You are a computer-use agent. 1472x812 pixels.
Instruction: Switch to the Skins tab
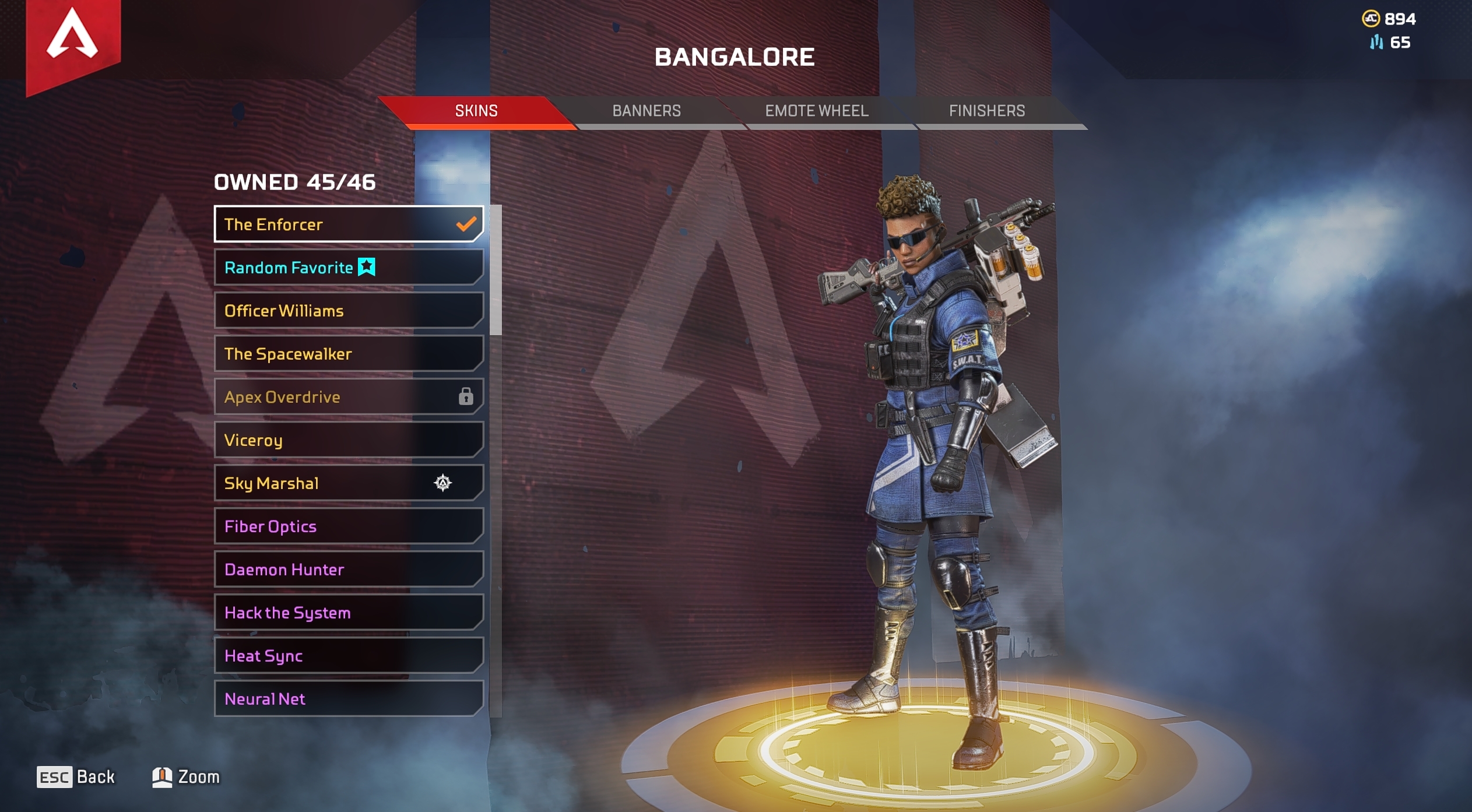point(476,111)
